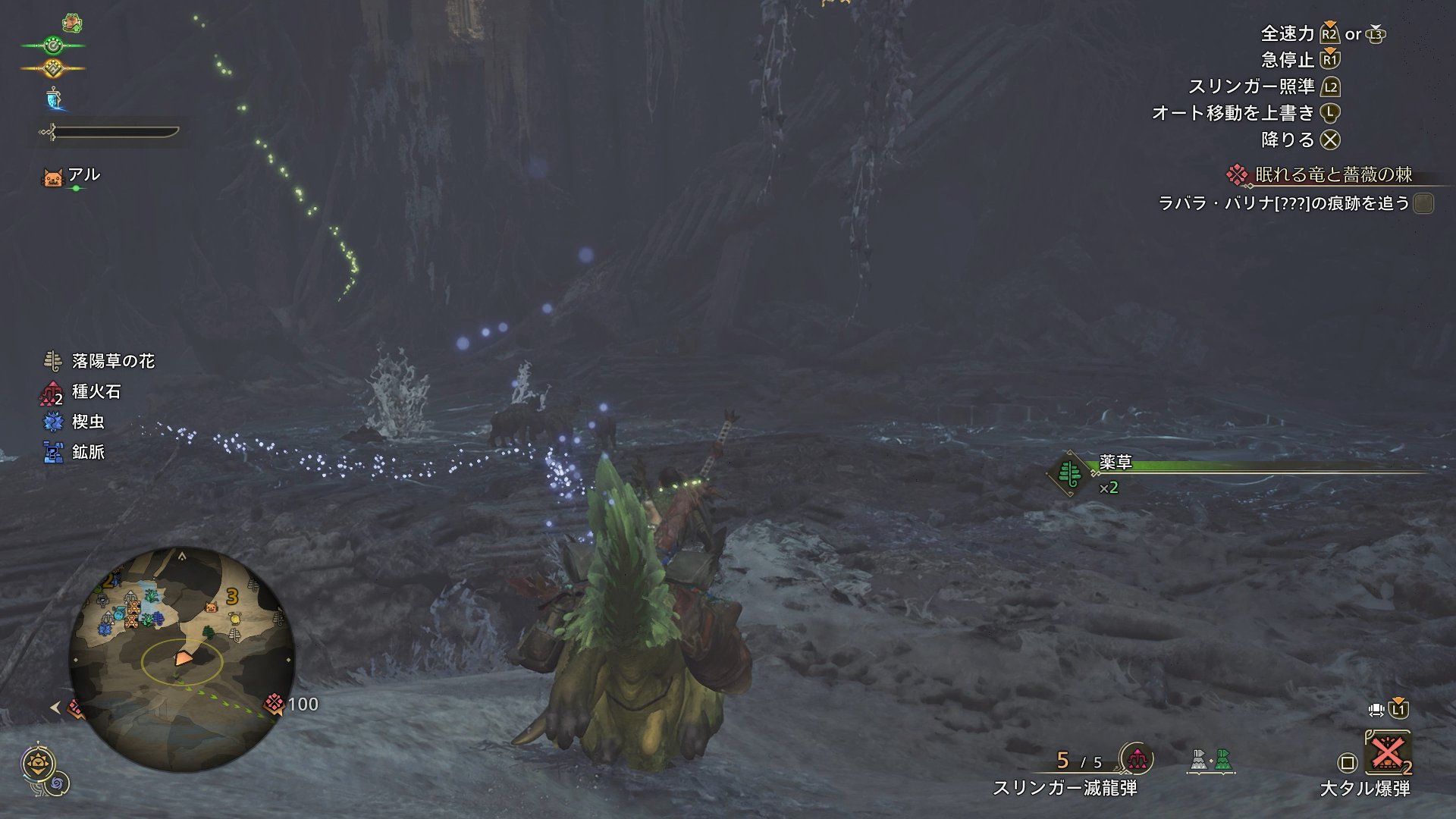The image size is (1456, 819).
Task: Select the スリンガー滅龍弾 slinger ammo icon
Action: (1137, 758)
